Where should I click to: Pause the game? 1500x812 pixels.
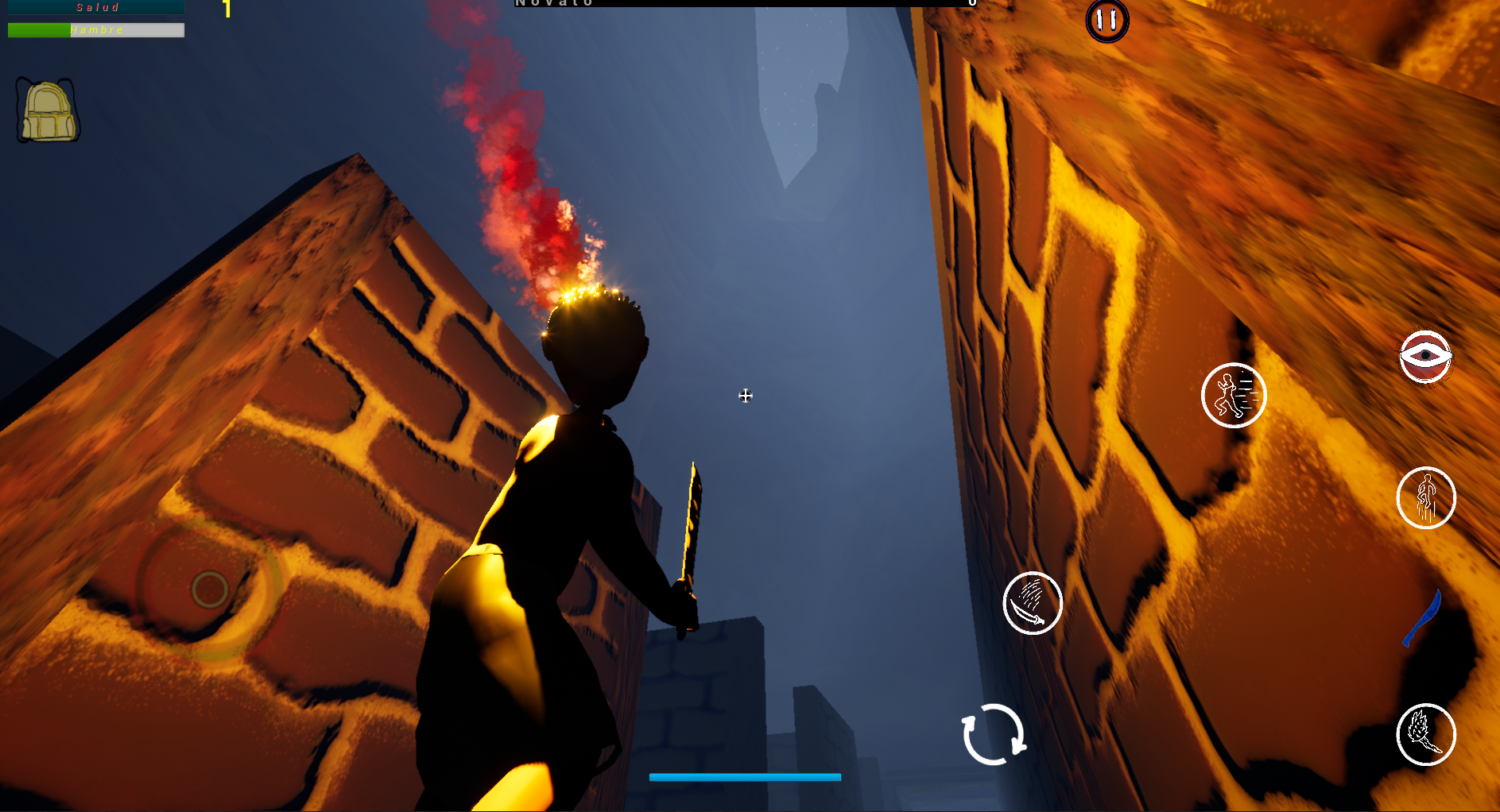tap(1107, 20)
